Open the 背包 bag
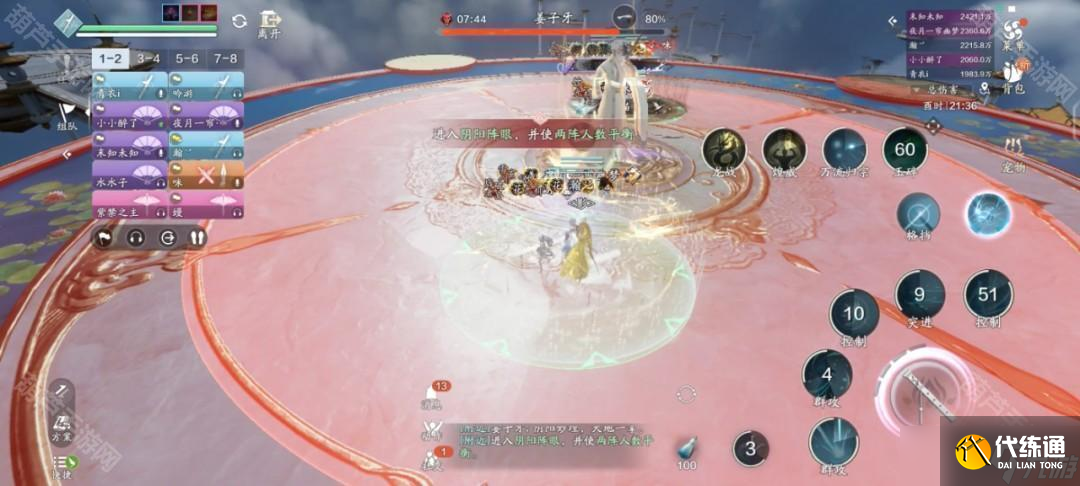 point(1013,77)
